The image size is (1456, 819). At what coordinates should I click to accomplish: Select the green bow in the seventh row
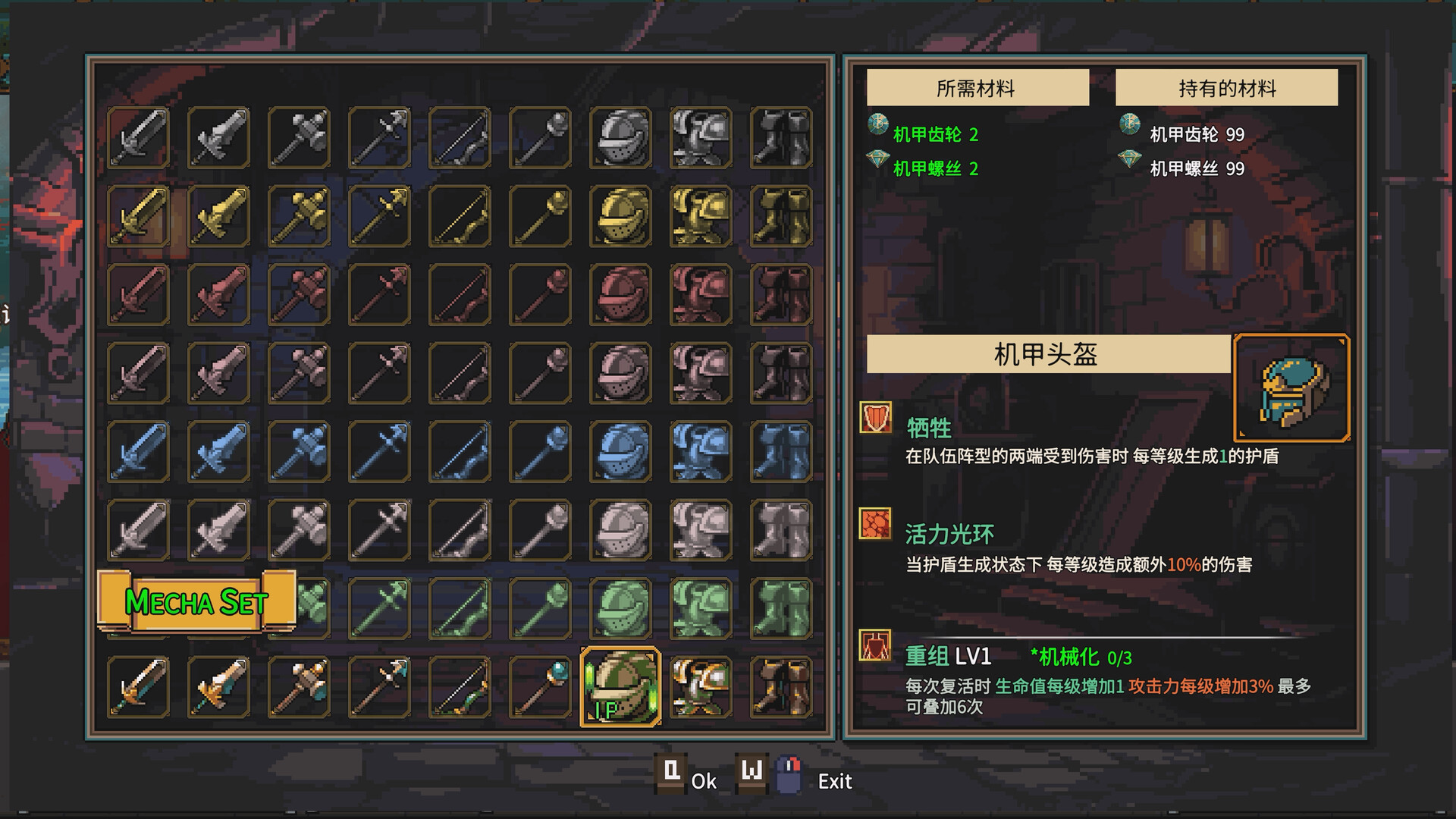pyautogui.click(x=460, y=609)
